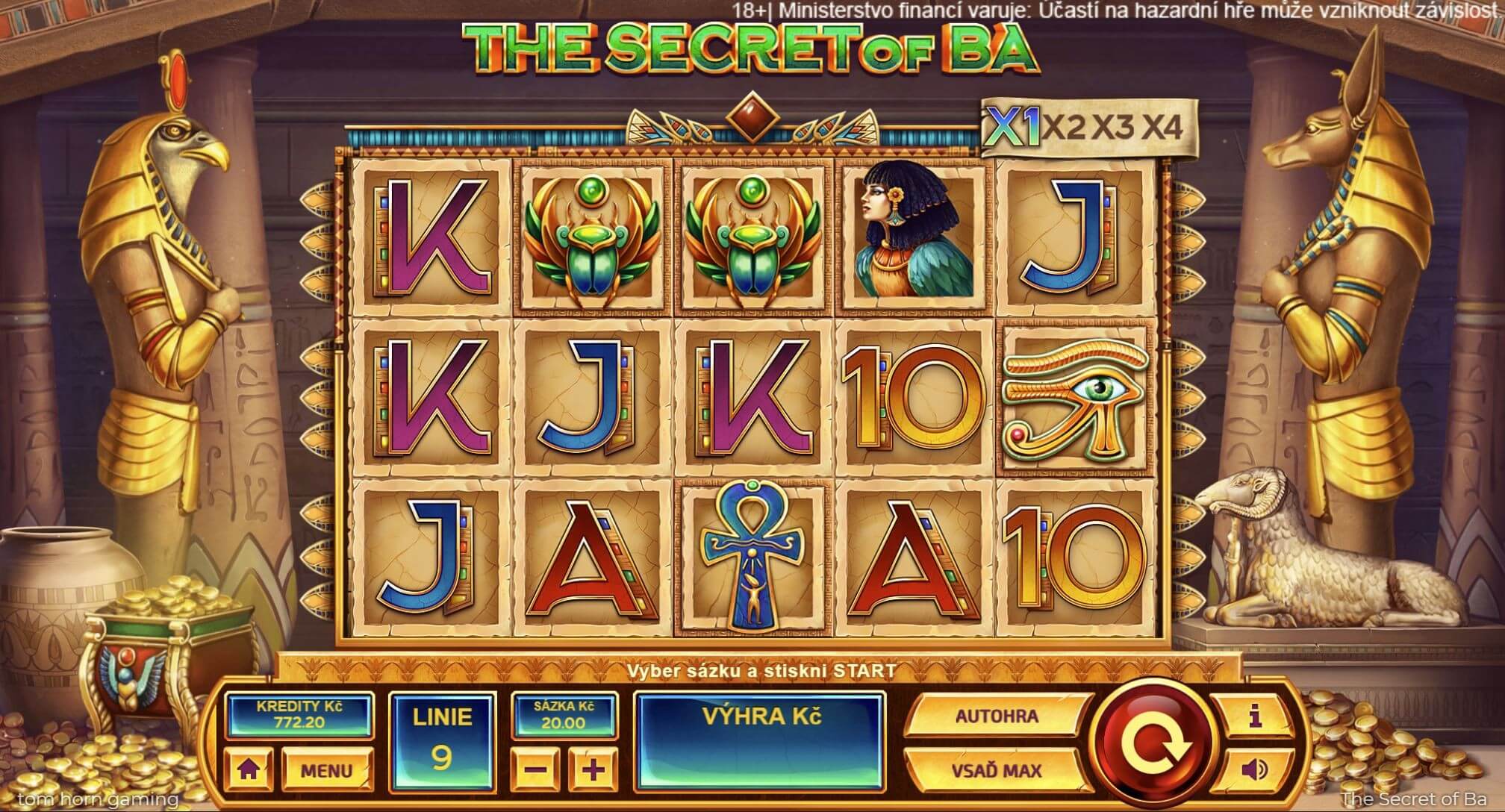
Task: Start AUTOHRA auto-play mode
Action: pos(996,716)
